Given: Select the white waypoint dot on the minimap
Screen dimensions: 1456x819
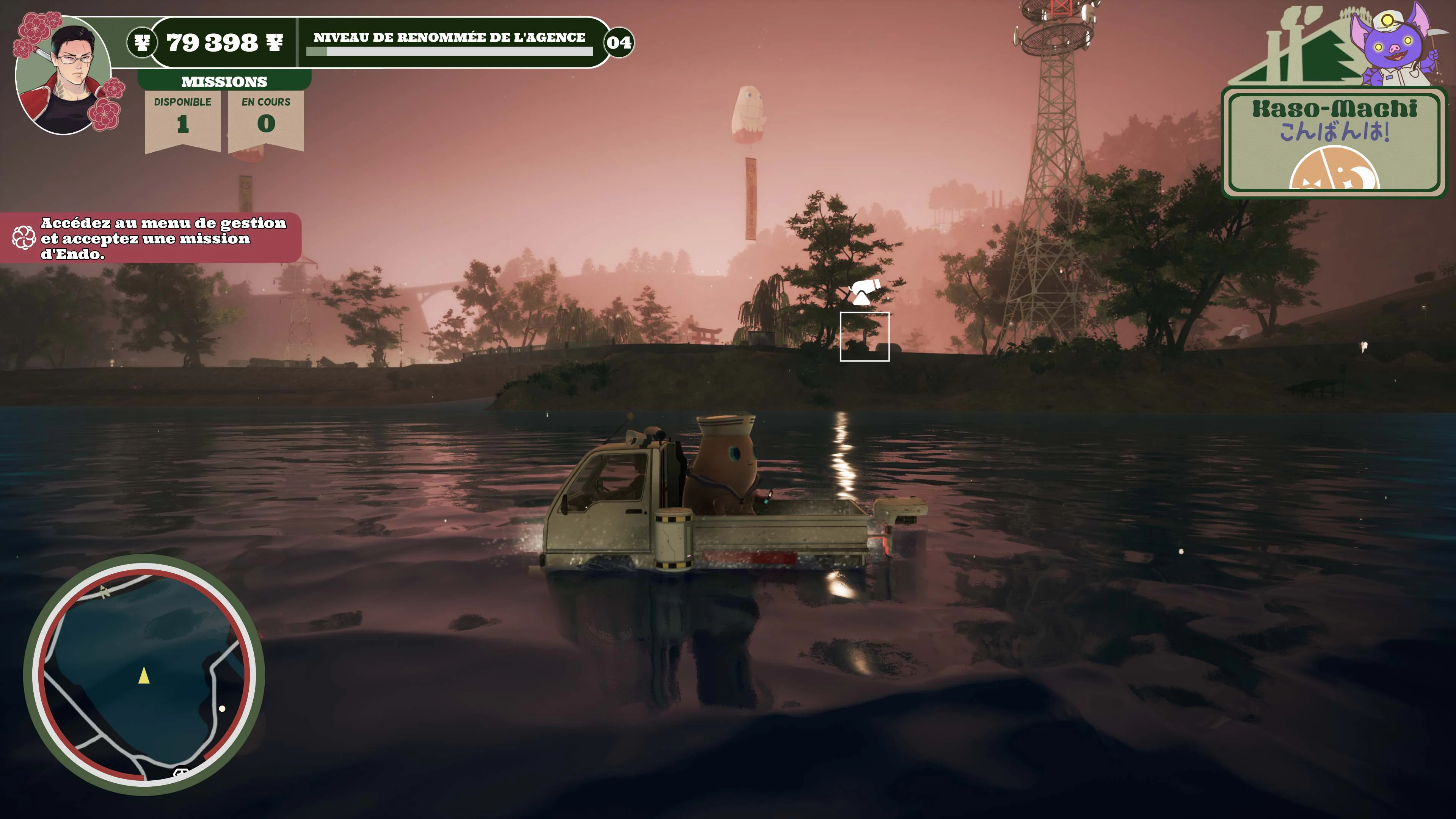Looking at the screenshot, I should (222, 708).
